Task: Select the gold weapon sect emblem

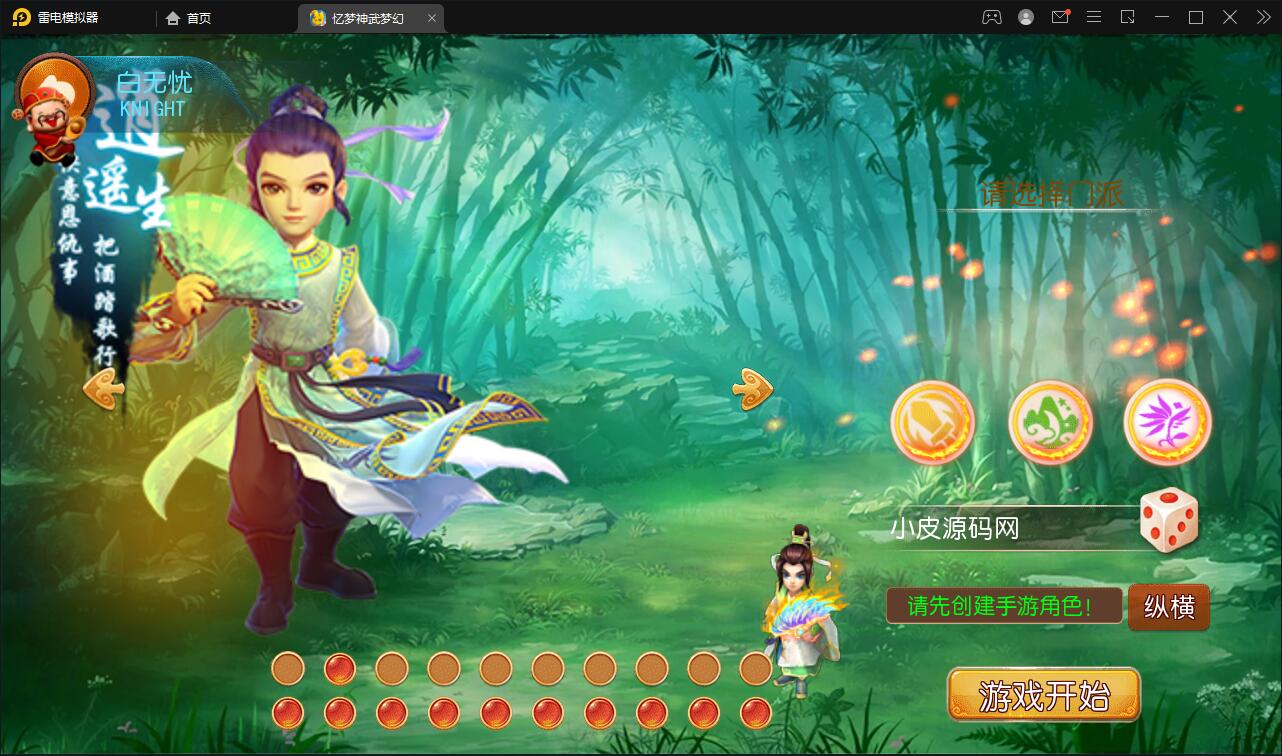Action: tap(933, 422)
